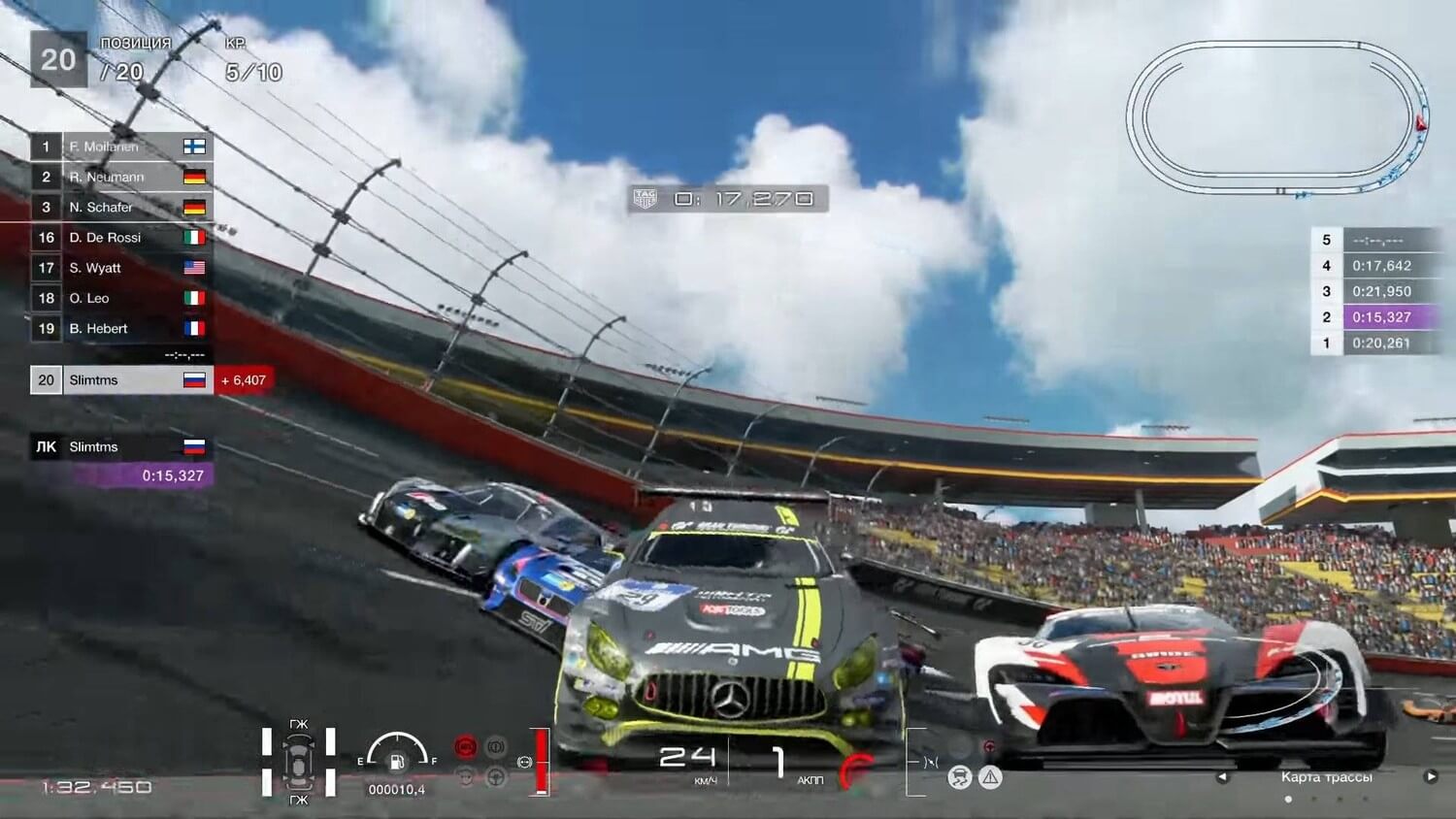Click the hazard warning triangle icon
This screenshot has width=1456, height=819.
pyautogui.click(x=990, y=777)
